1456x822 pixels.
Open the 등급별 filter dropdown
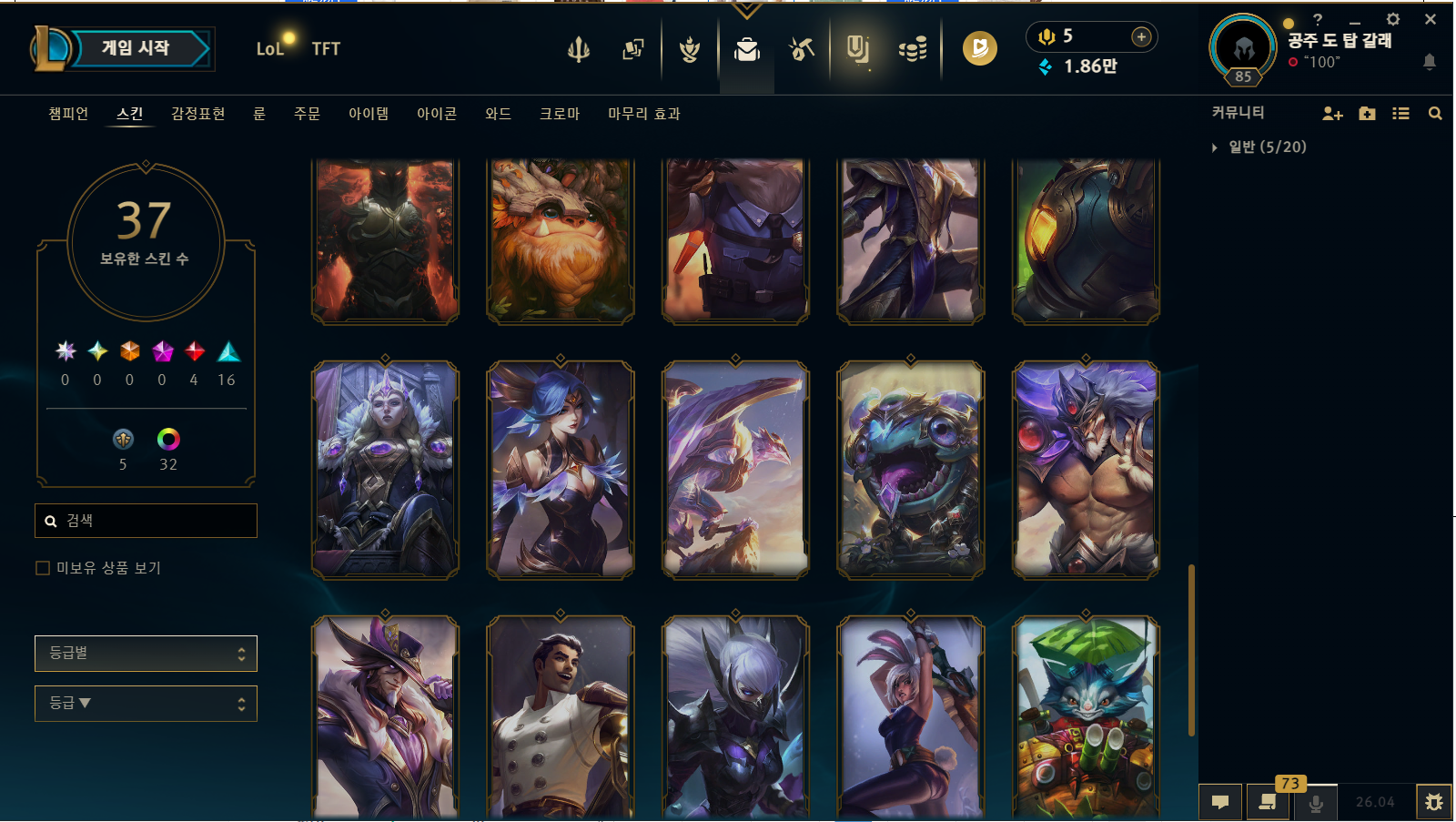tap(146, 653)
